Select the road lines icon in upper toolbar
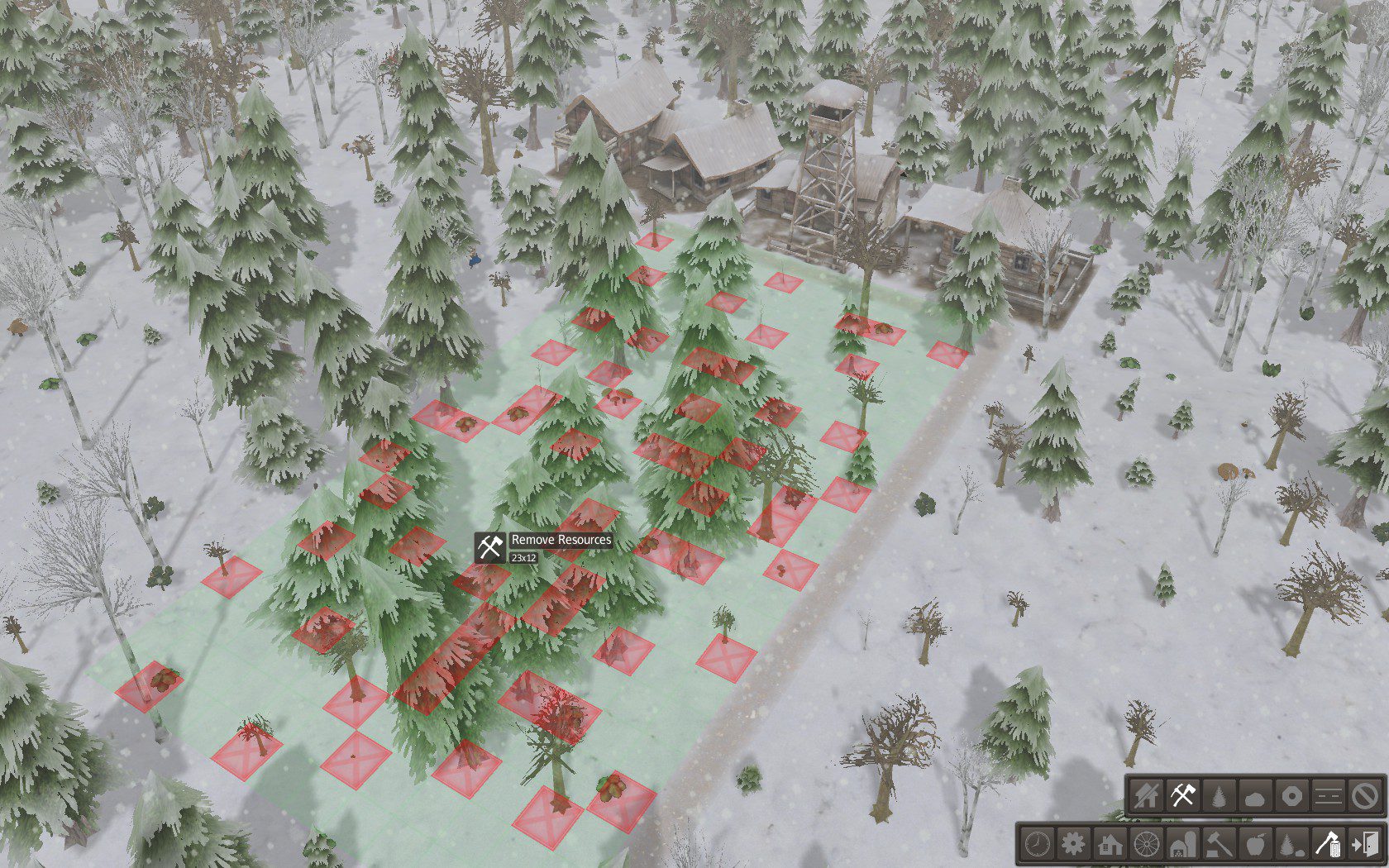1389x868 pixels. pos(1328,796)
